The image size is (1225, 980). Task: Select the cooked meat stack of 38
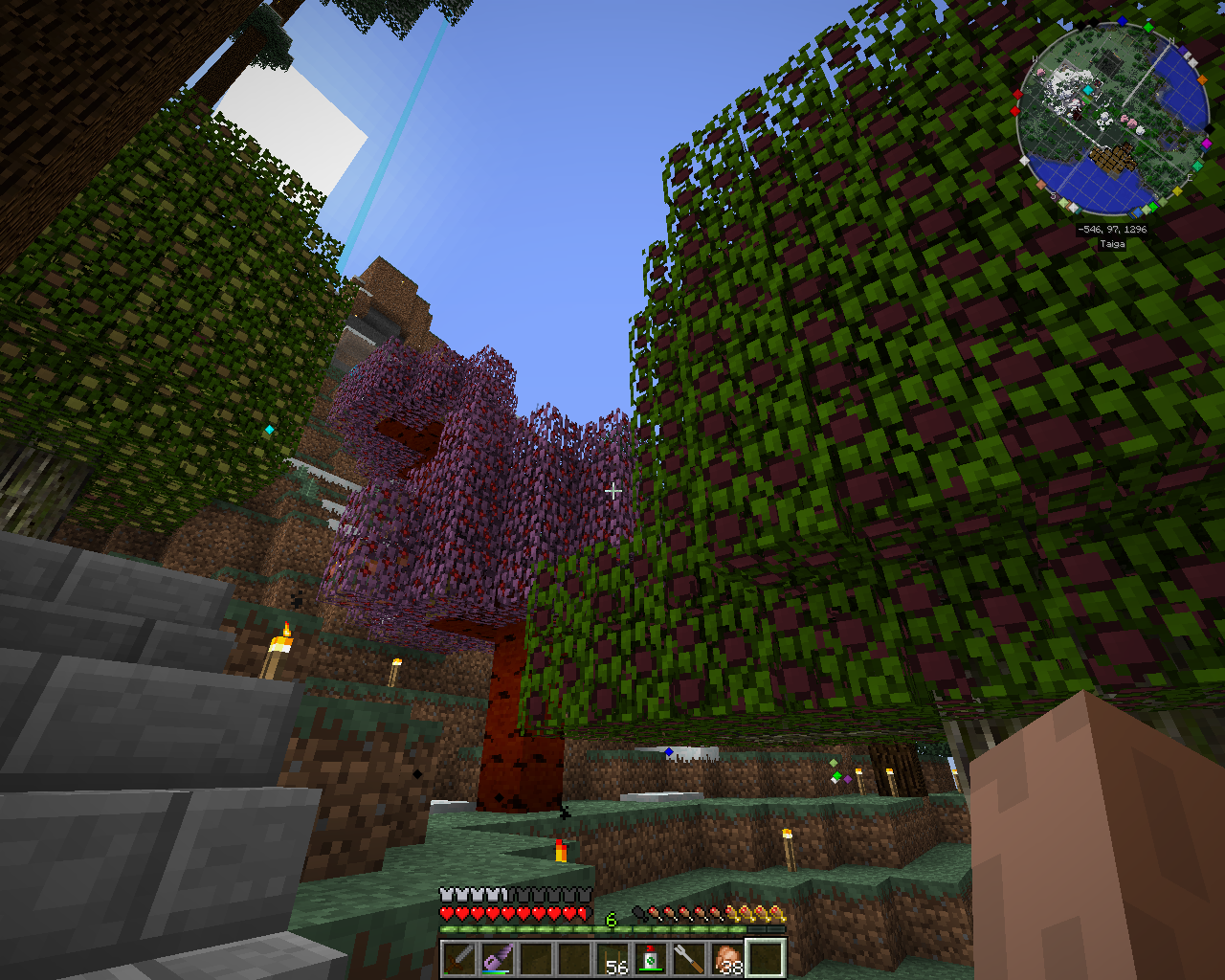727,958
